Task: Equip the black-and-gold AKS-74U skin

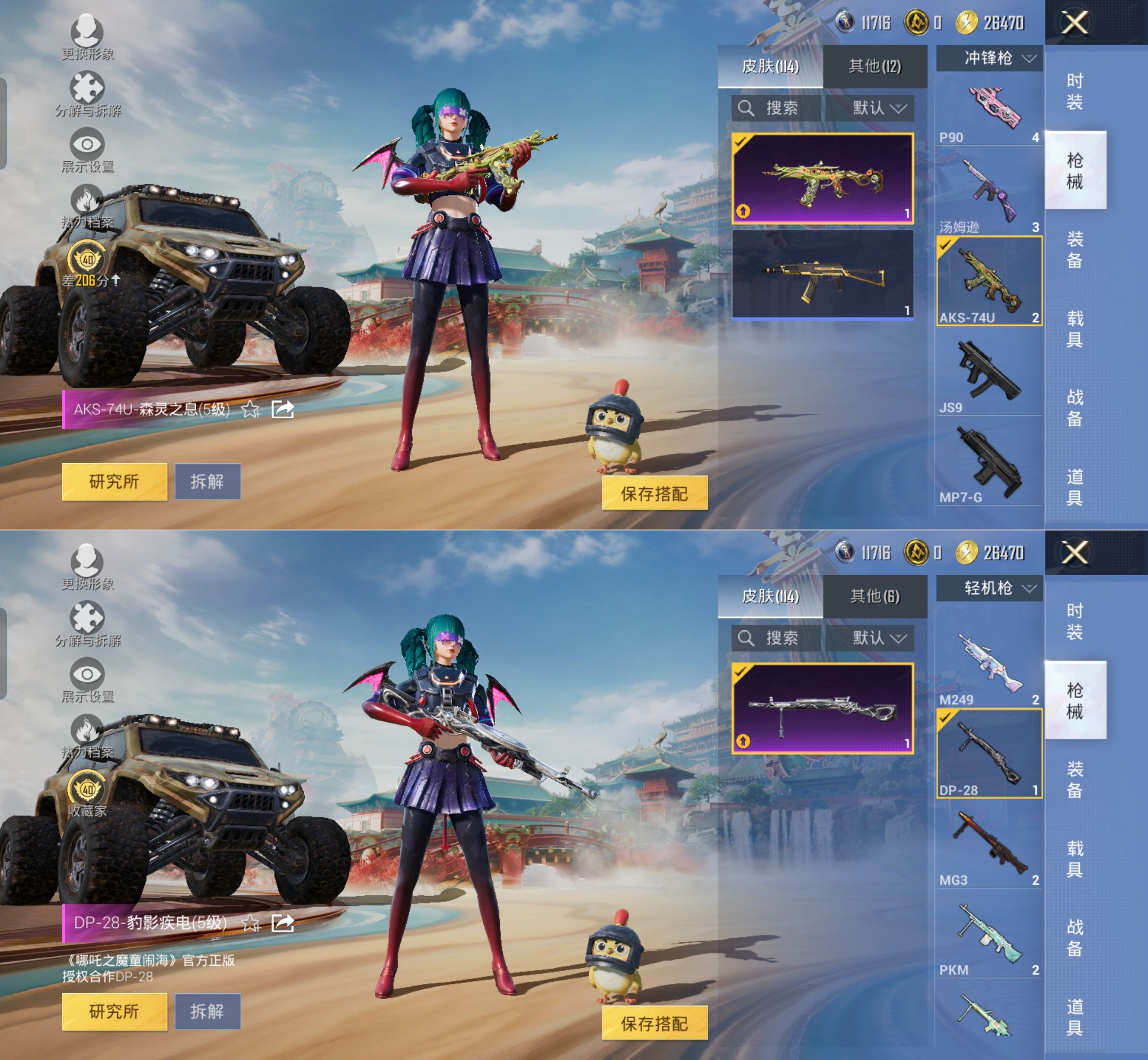Action: [822, 274]
